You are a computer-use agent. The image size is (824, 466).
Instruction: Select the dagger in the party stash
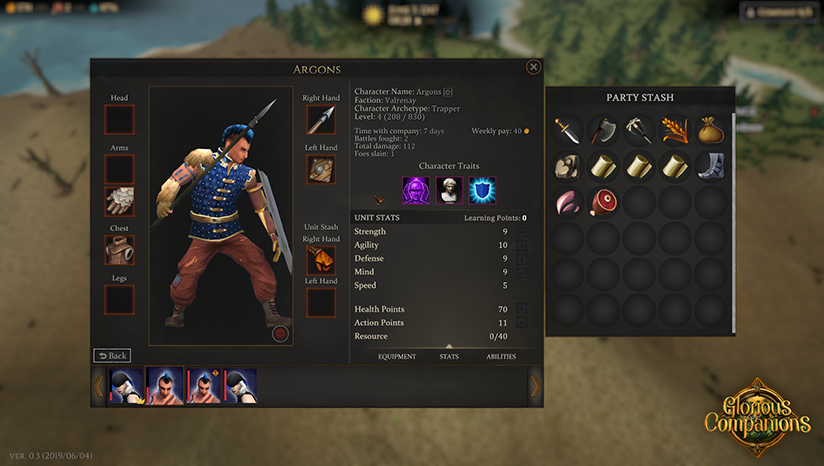point(568,130)
